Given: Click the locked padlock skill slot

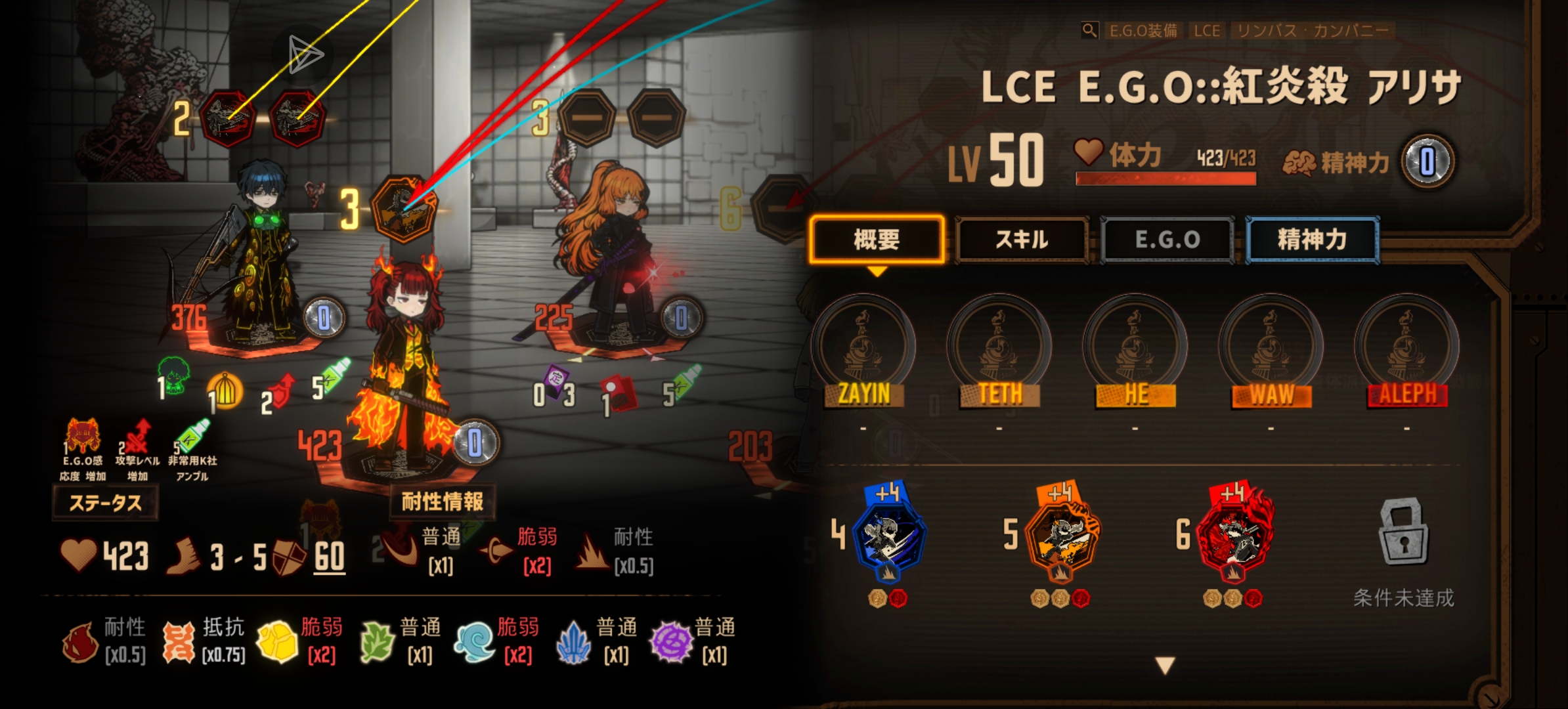Looking at the screenshot, I should [x=1404, y=532].
